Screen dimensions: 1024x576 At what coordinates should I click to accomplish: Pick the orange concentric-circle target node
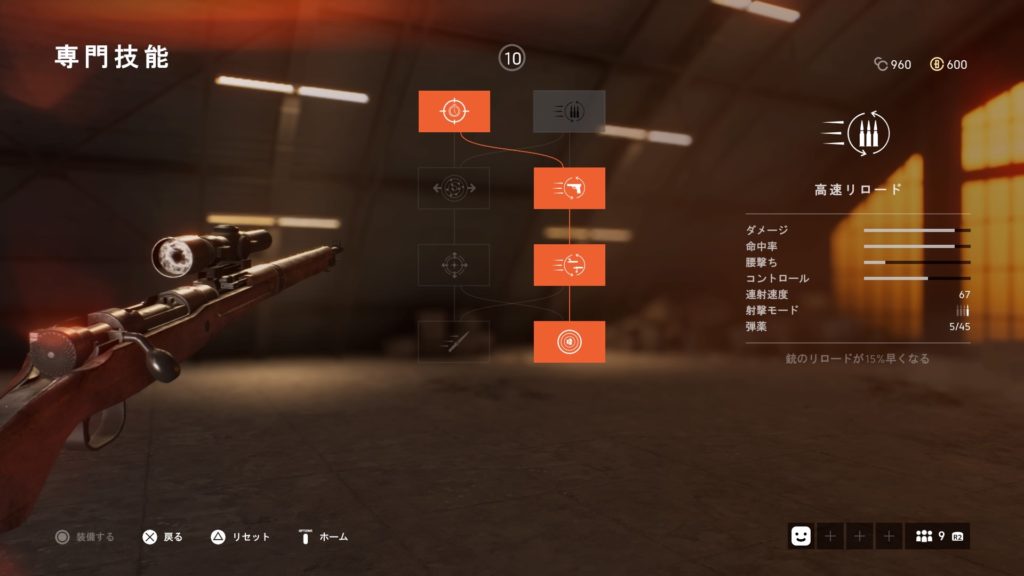569,341
